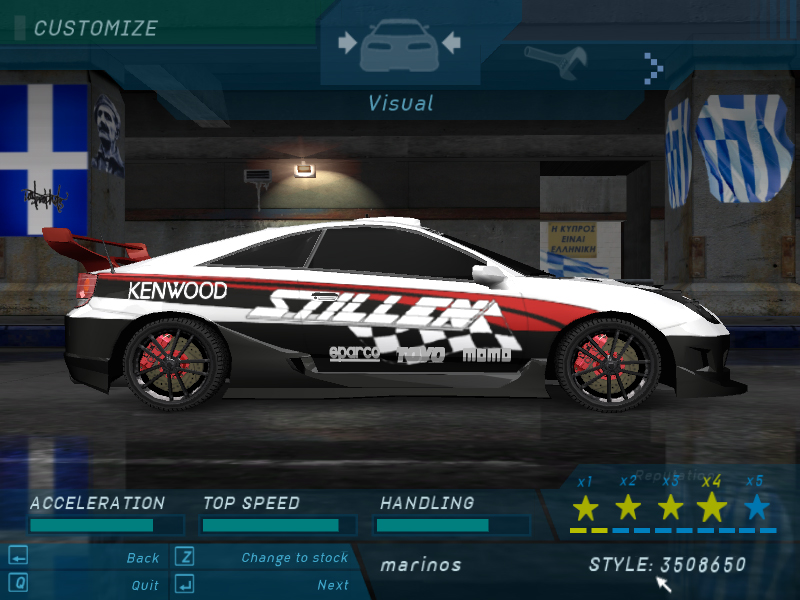Image resolution: width=800 pixels, height=600 pixels.
Task: Continue with the Next option
Action: click(x=333, y=585)
